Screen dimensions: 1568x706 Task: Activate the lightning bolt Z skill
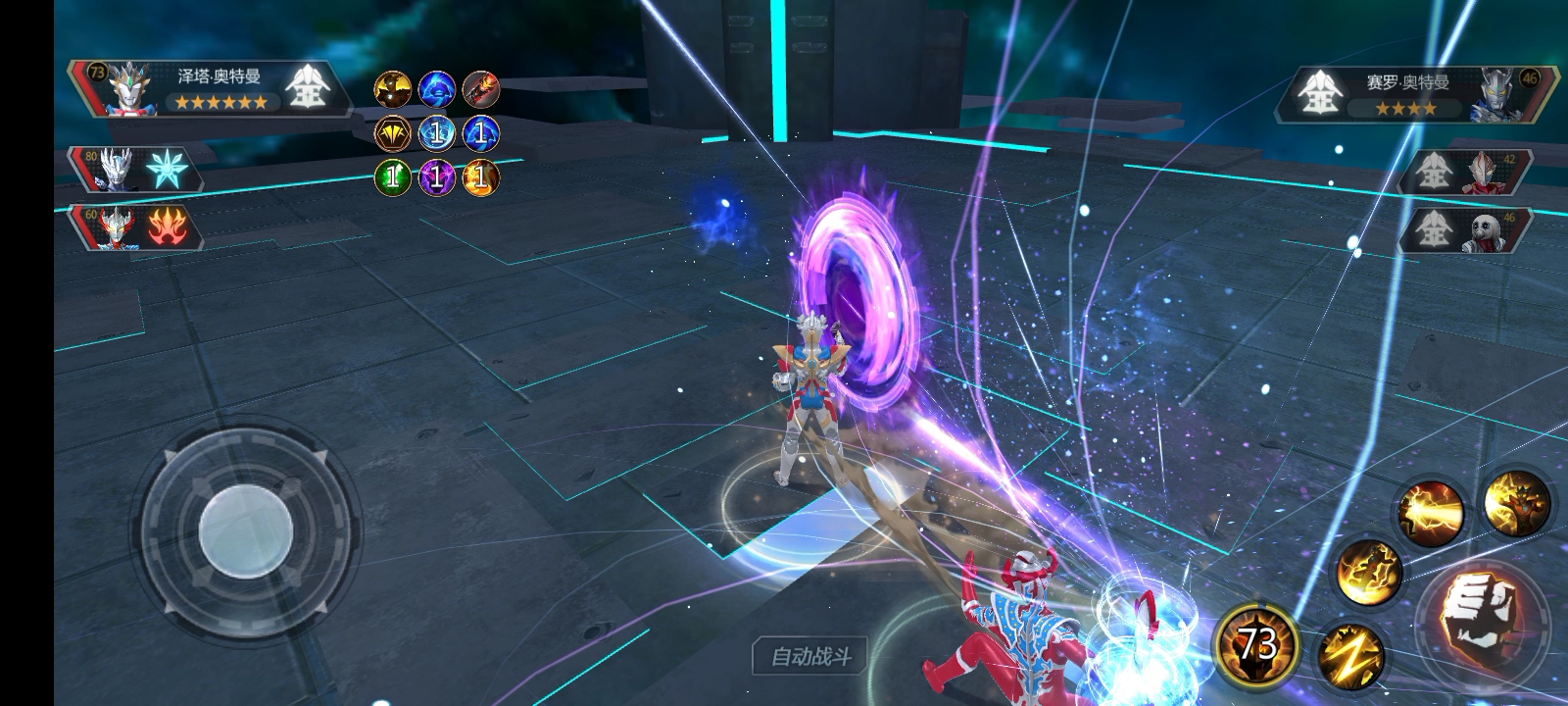click(x=1350, y=655)
